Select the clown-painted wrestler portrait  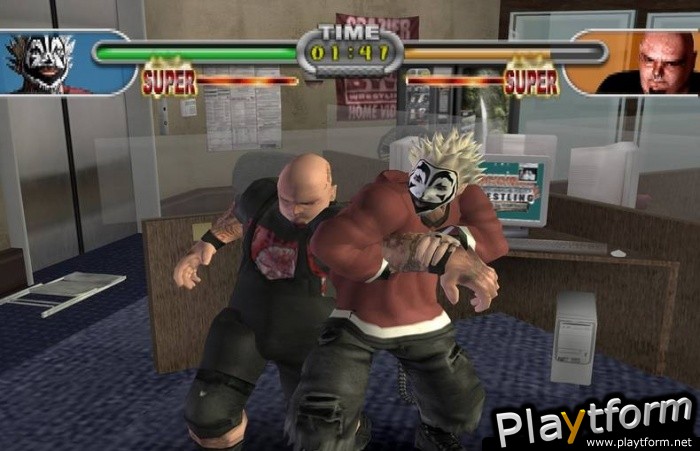pos(47,64)
